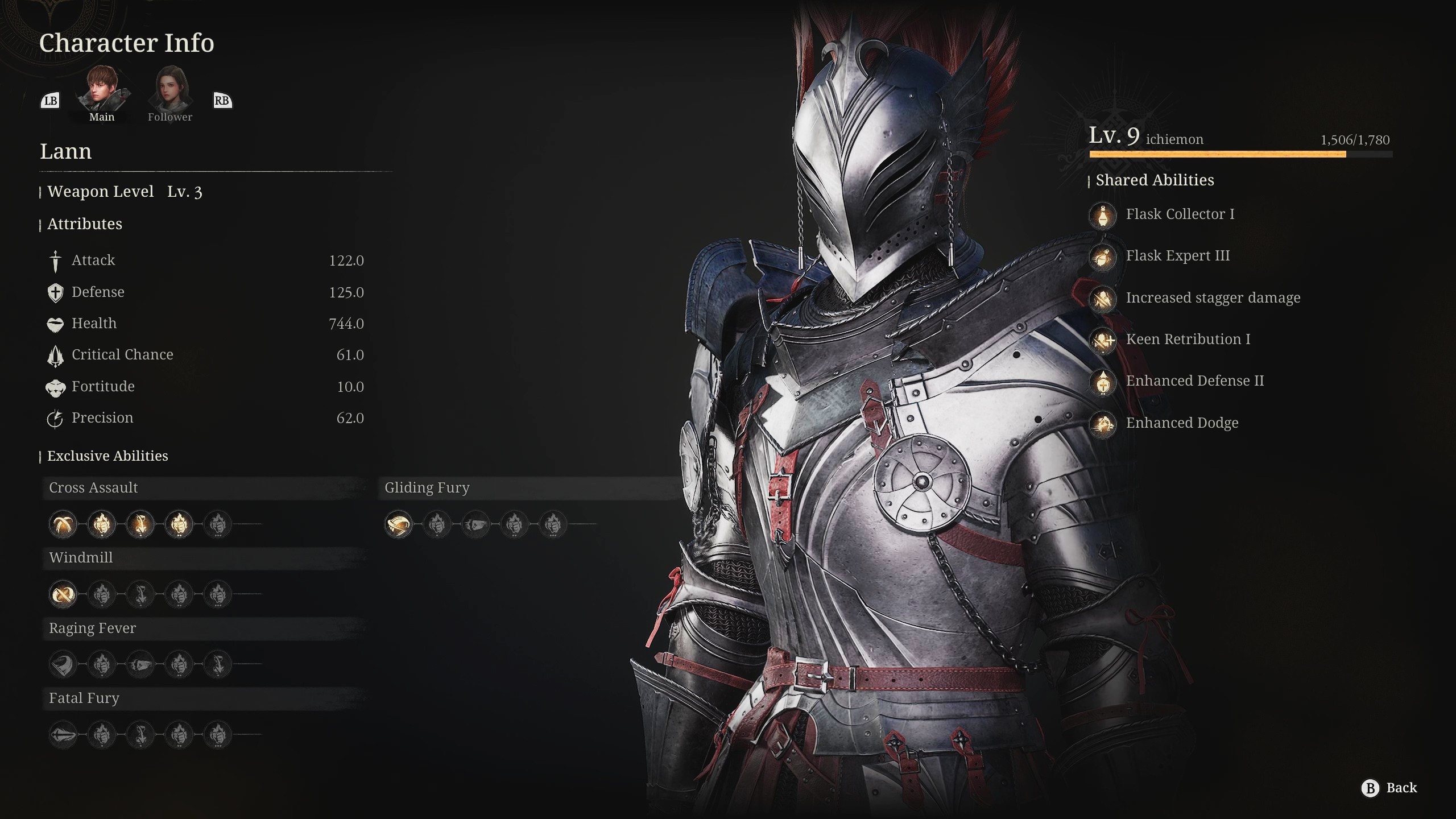Select the first Fatal Fury skill icon
Viewport: 1456px width, 819px height.
[x=63, y=734]
